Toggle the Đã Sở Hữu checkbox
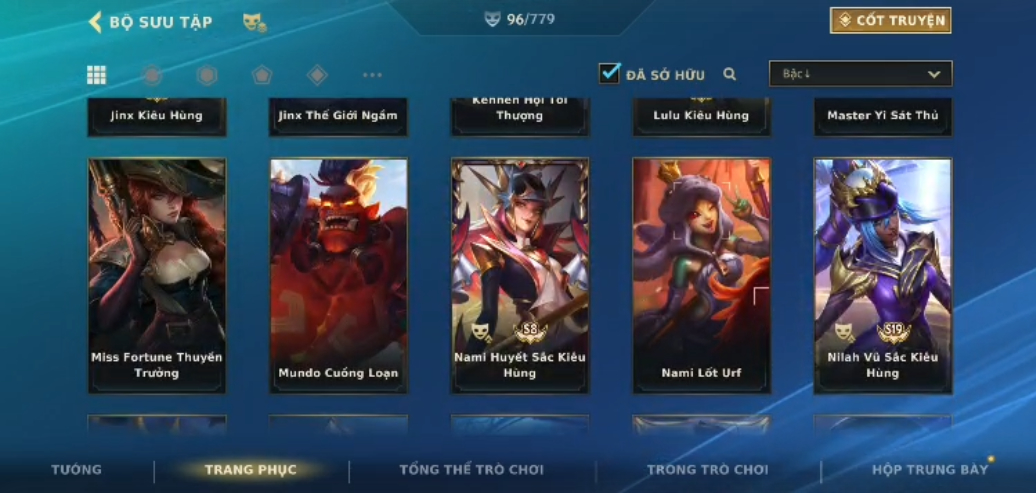Viewport: 1036px width, 493px height. pyautogui.click(x=609, y=73)
